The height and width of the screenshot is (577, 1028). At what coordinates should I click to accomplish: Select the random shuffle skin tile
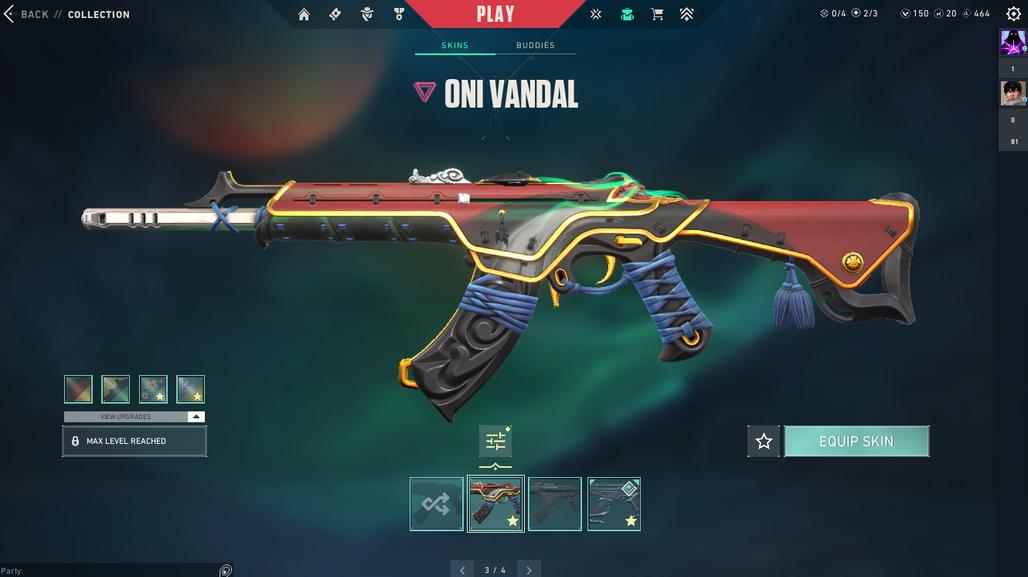click(436, 504)
